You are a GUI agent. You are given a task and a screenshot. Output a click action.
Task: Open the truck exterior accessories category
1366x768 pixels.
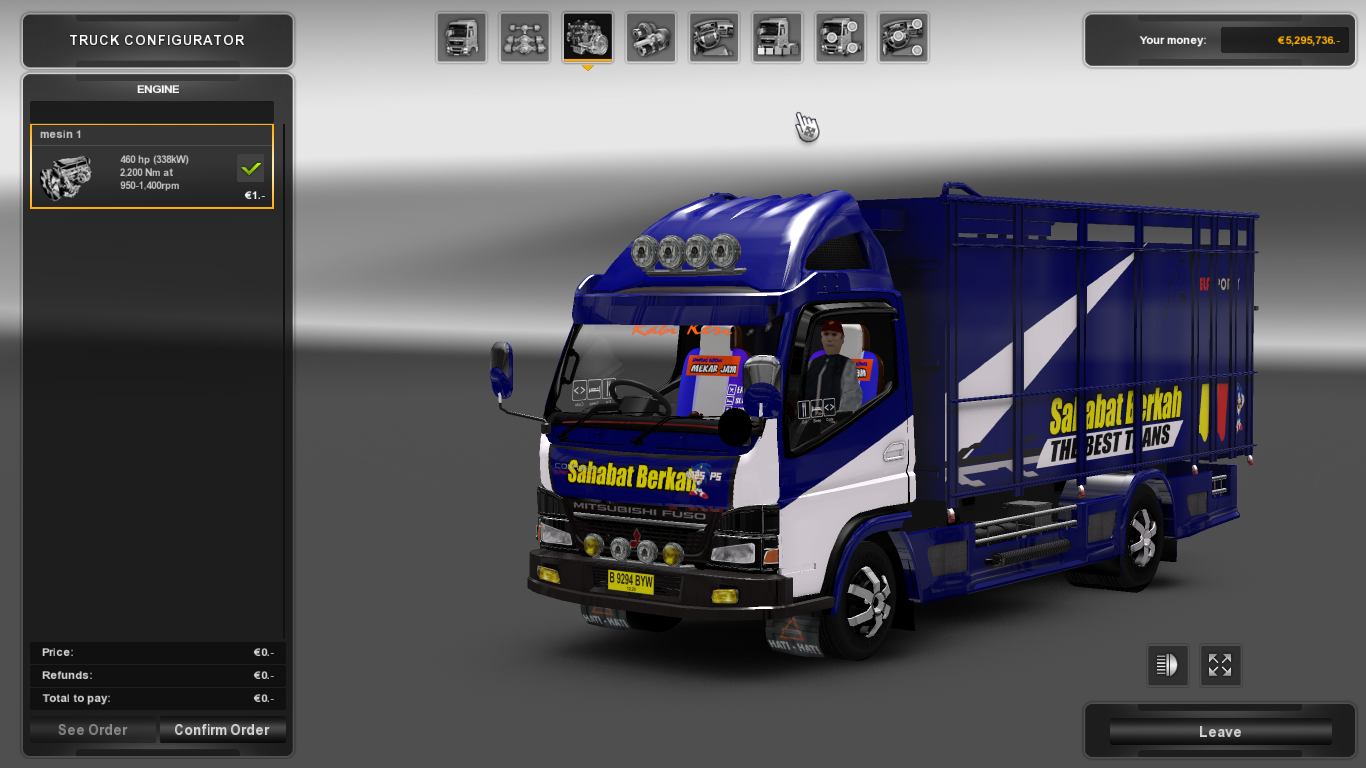(777, 37)
